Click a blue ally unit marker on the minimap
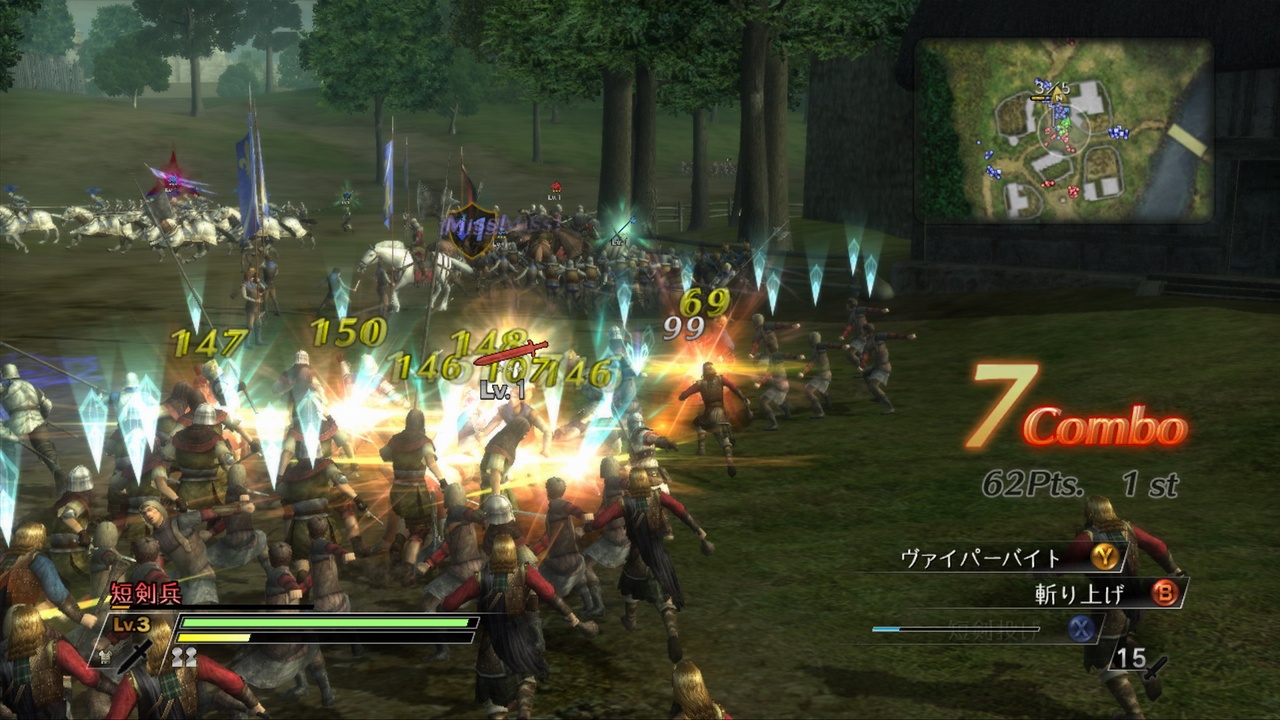Screen dimensions: 1280x720 click(1120, 130)
